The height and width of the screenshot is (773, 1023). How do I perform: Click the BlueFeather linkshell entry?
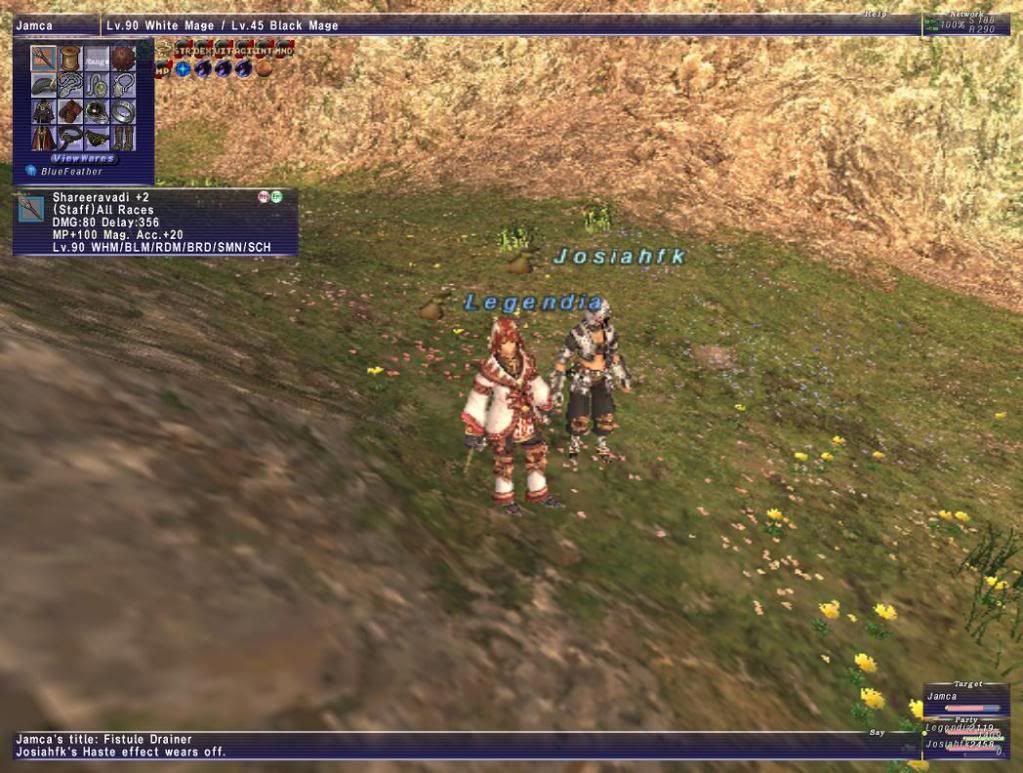[x=68, y=171]
